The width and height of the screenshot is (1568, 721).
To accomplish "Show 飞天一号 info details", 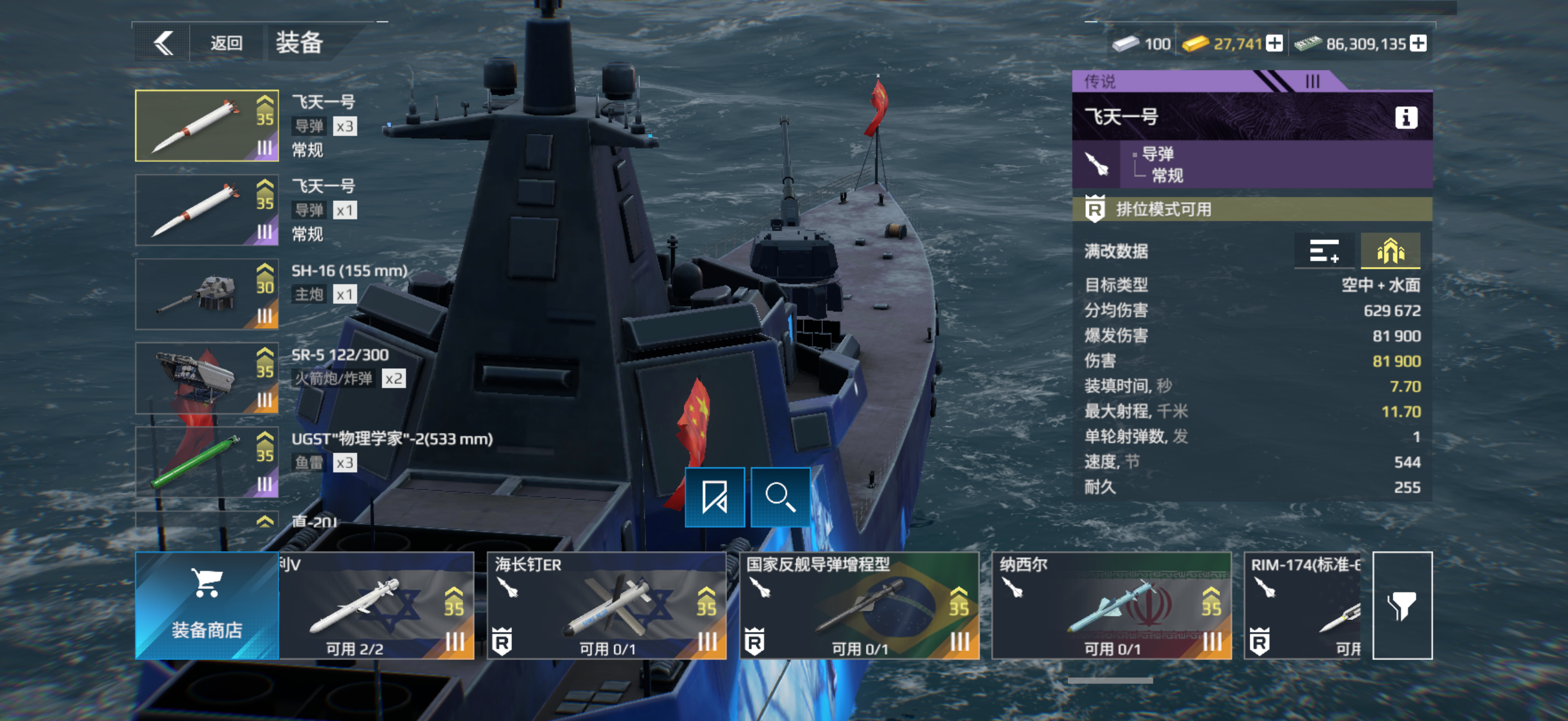I will pos(1405,117).
